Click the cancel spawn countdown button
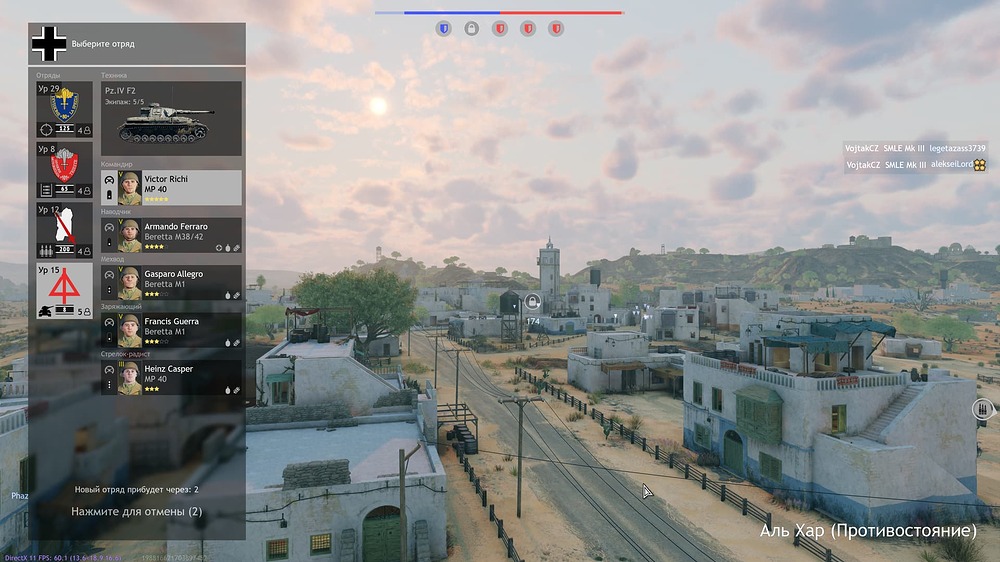The width and height of the screenshot is (1000, 562). (x=137, y=511)
